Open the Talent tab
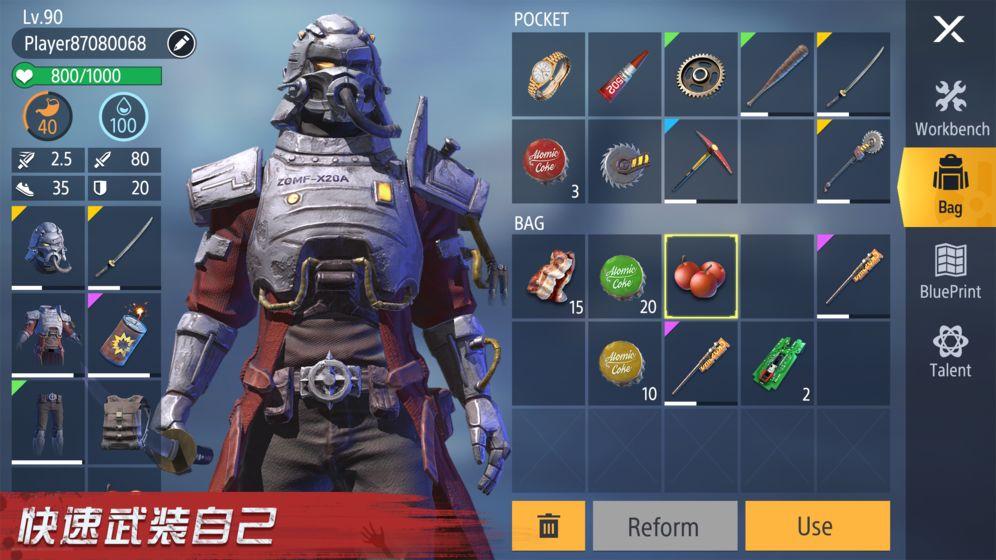The height and width of the screenshot is (560, 996). (x=951, y=351)
